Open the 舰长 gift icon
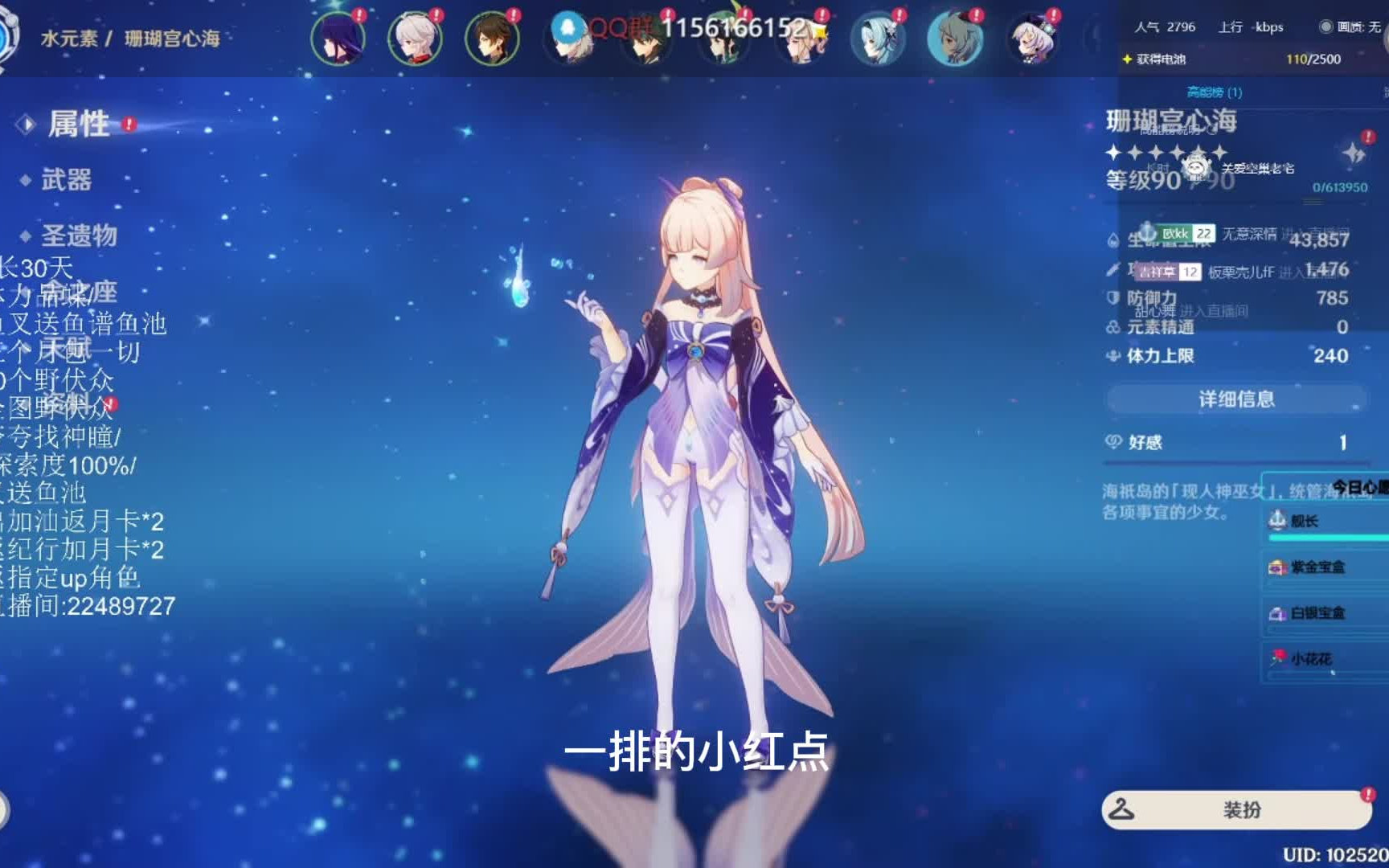1389x868 pixels. click(1276, 520)
